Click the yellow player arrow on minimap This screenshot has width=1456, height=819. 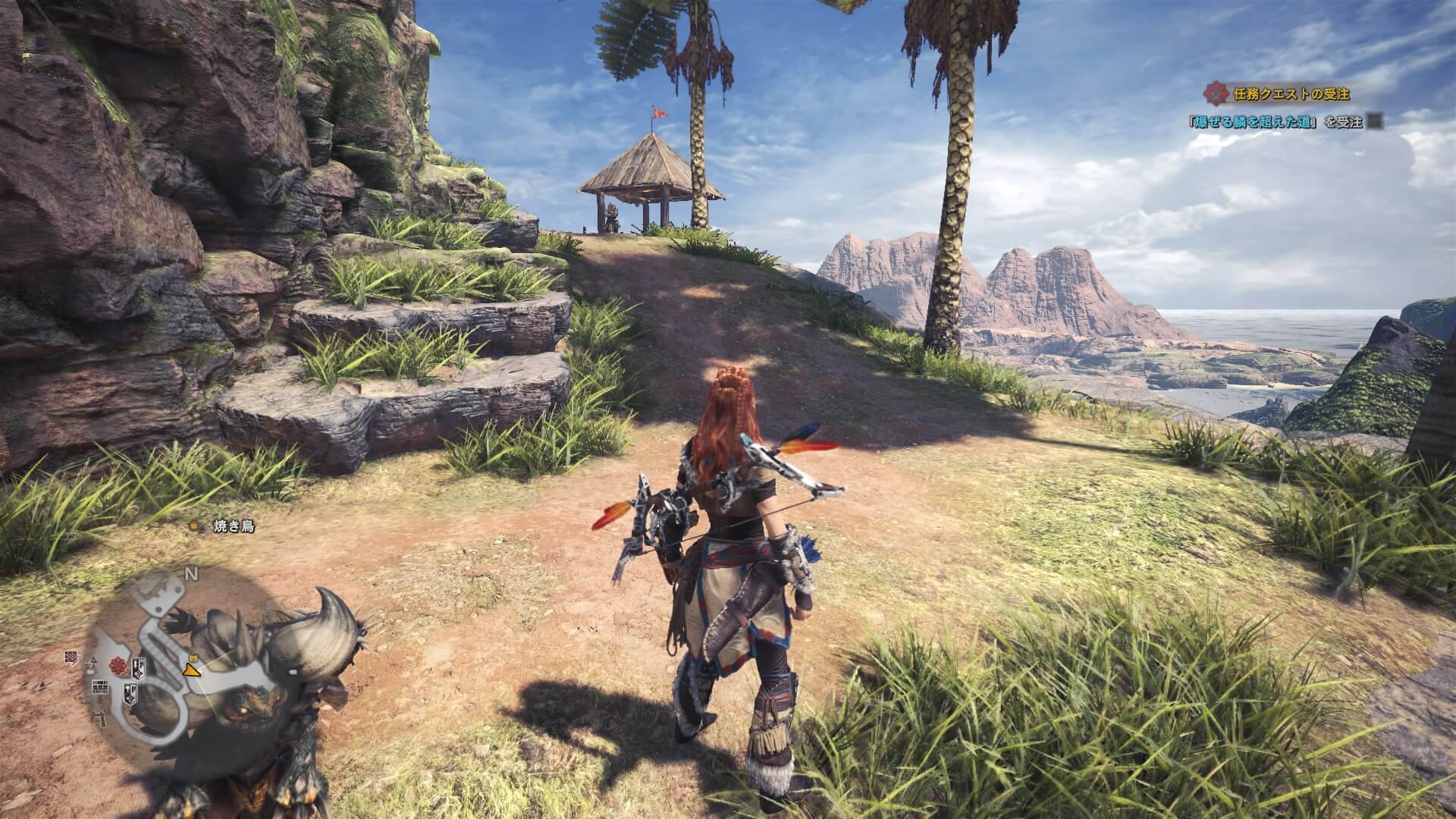191,670
